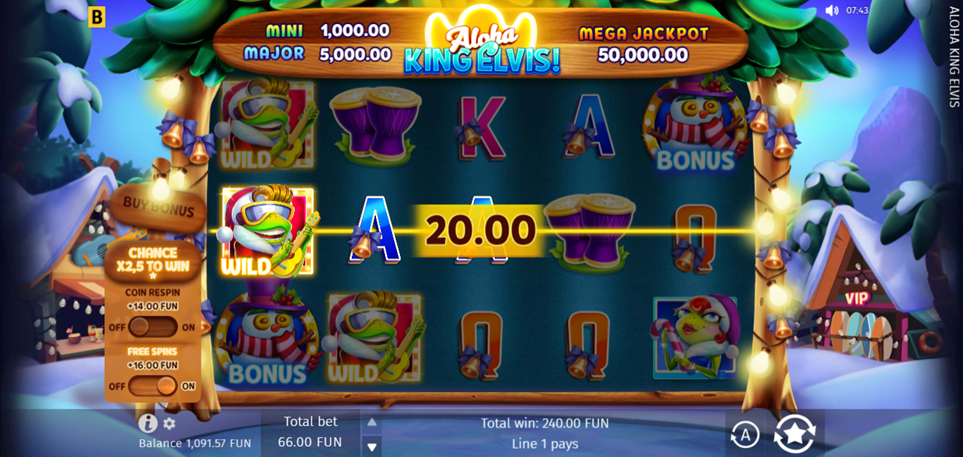963x457 pixels.
Task: Mute the game sound via speaker icon
Action: coord(832,10)
